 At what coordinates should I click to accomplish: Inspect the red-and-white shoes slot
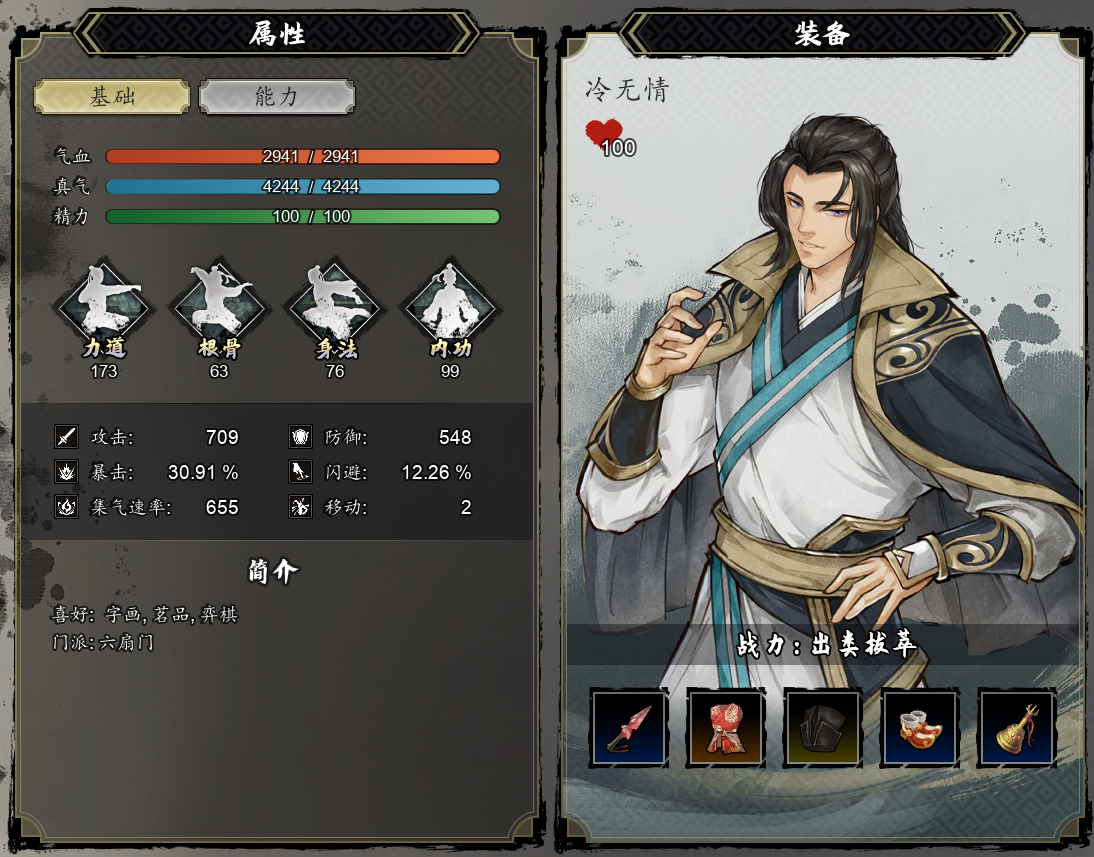click(x=919, y=727)
